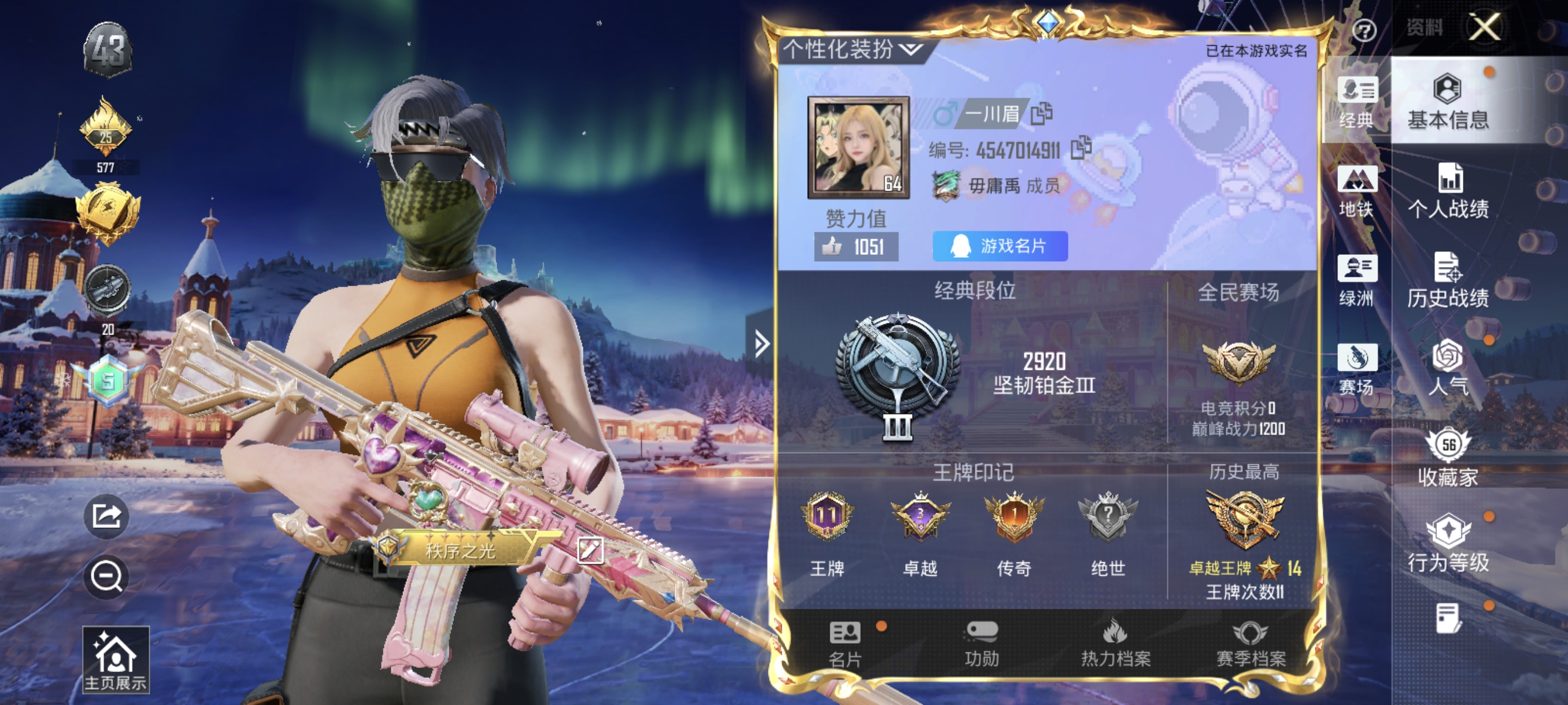1568x705 pixels.
Task: Copy the player ID number
Action: click(x=1081, y=148)
